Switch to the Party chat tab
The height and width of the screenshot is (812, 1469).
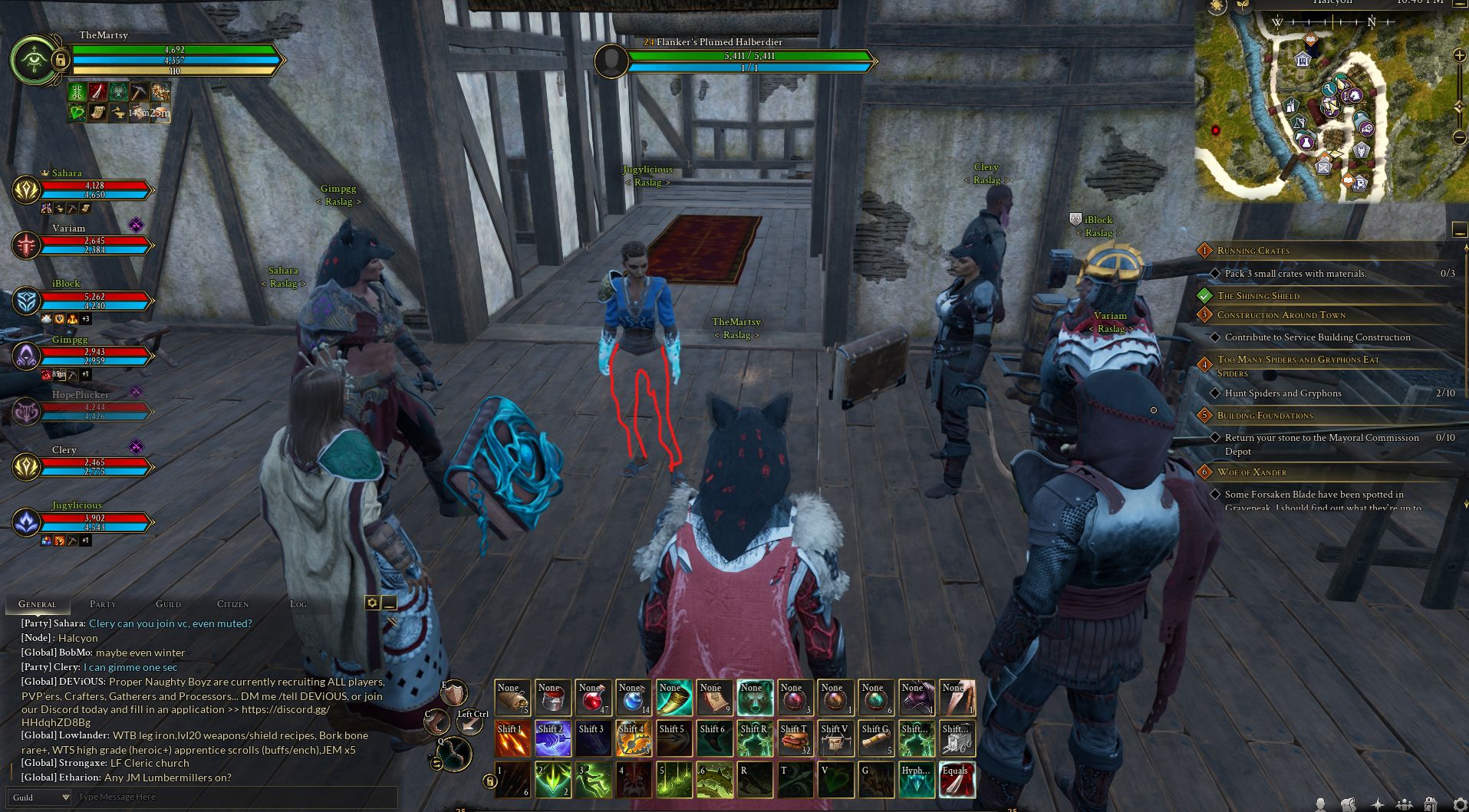[x=103, y=604]
